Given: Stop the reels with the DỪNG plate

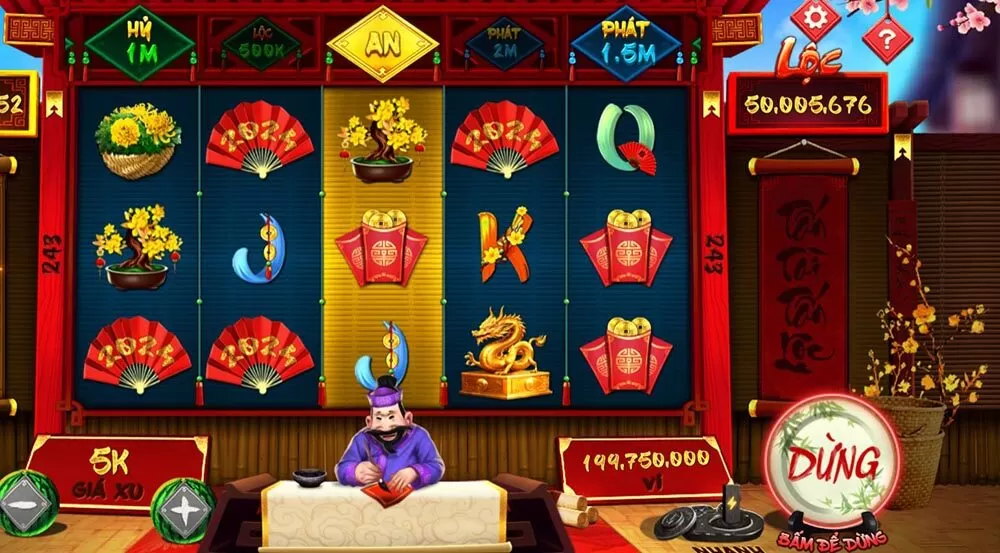Looking at the screenshot, I should click(x=833, y=461).
